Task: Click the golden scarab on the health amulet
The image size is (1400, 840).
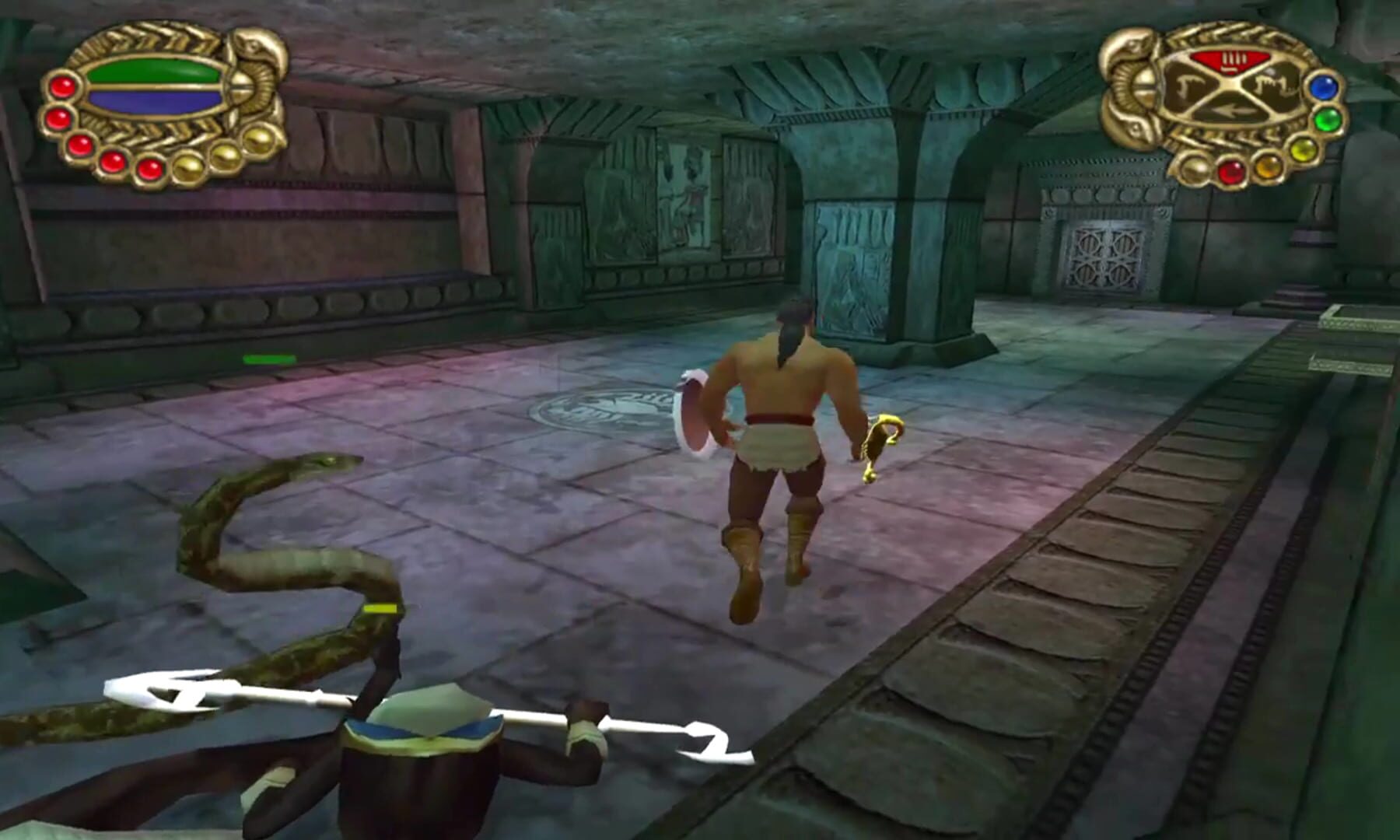Action: 240,86
